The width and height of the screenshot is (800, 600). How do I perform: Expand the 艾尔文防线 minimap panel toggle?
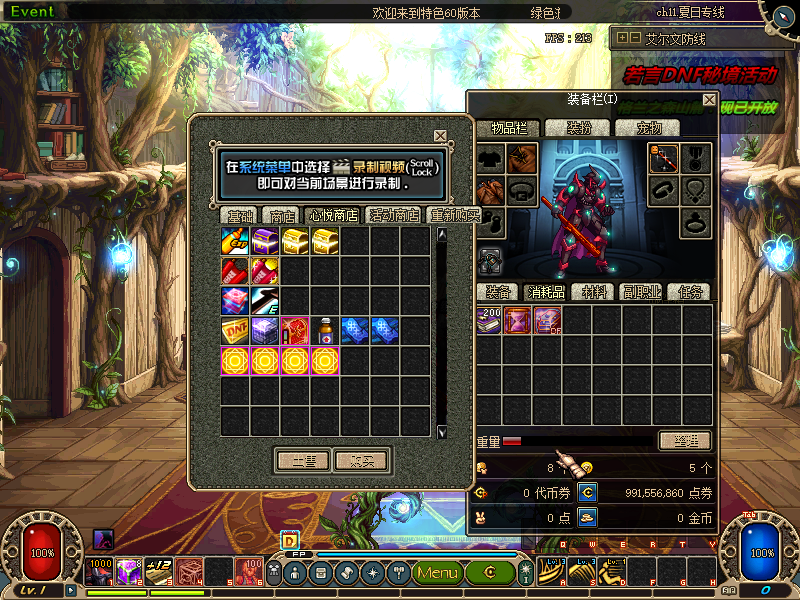click(x=623, y=38)
